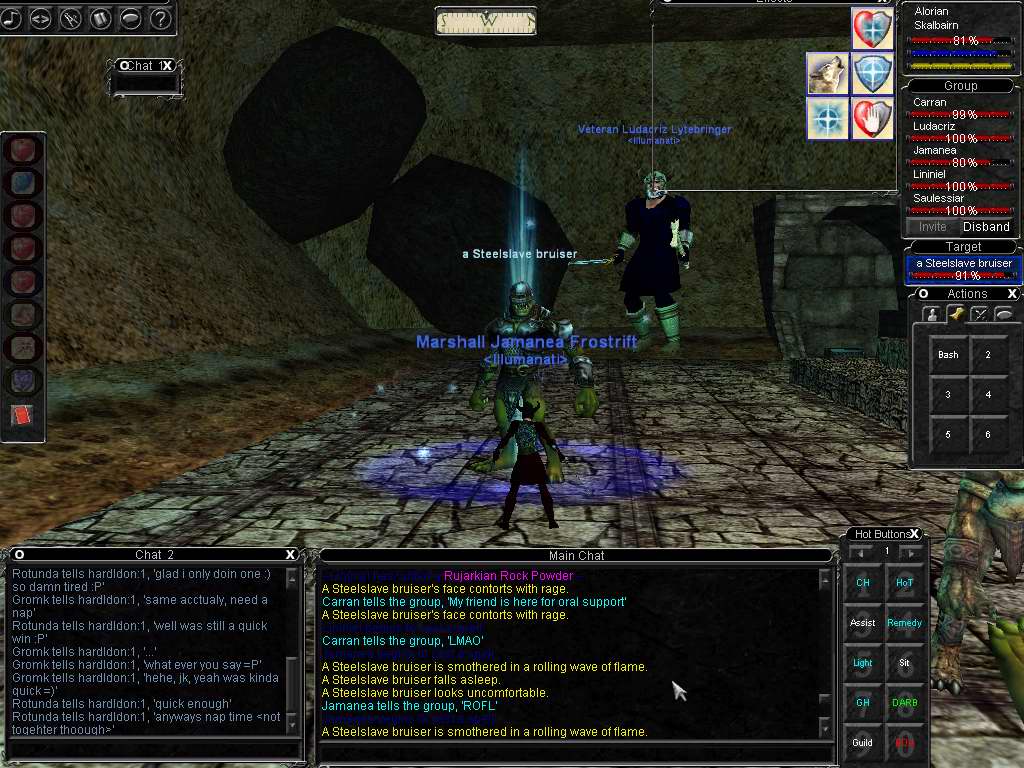Activate the Remedy hot button
Image resolution: width=1024 pixels, height=768 pixels.
click(x=904, y=623)
